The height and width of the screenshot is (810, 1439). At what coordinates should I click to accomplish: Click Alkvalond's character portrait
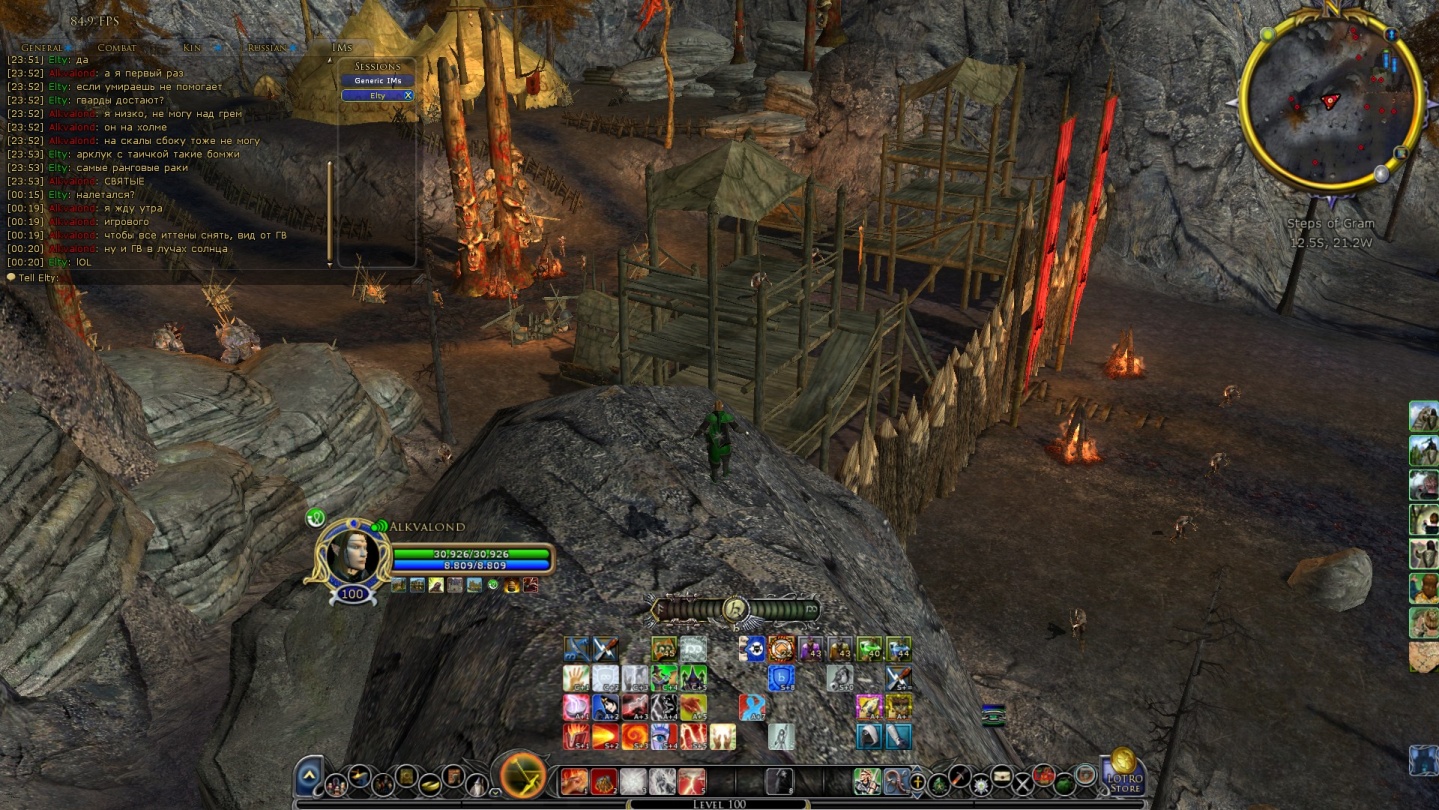(352, 554)
